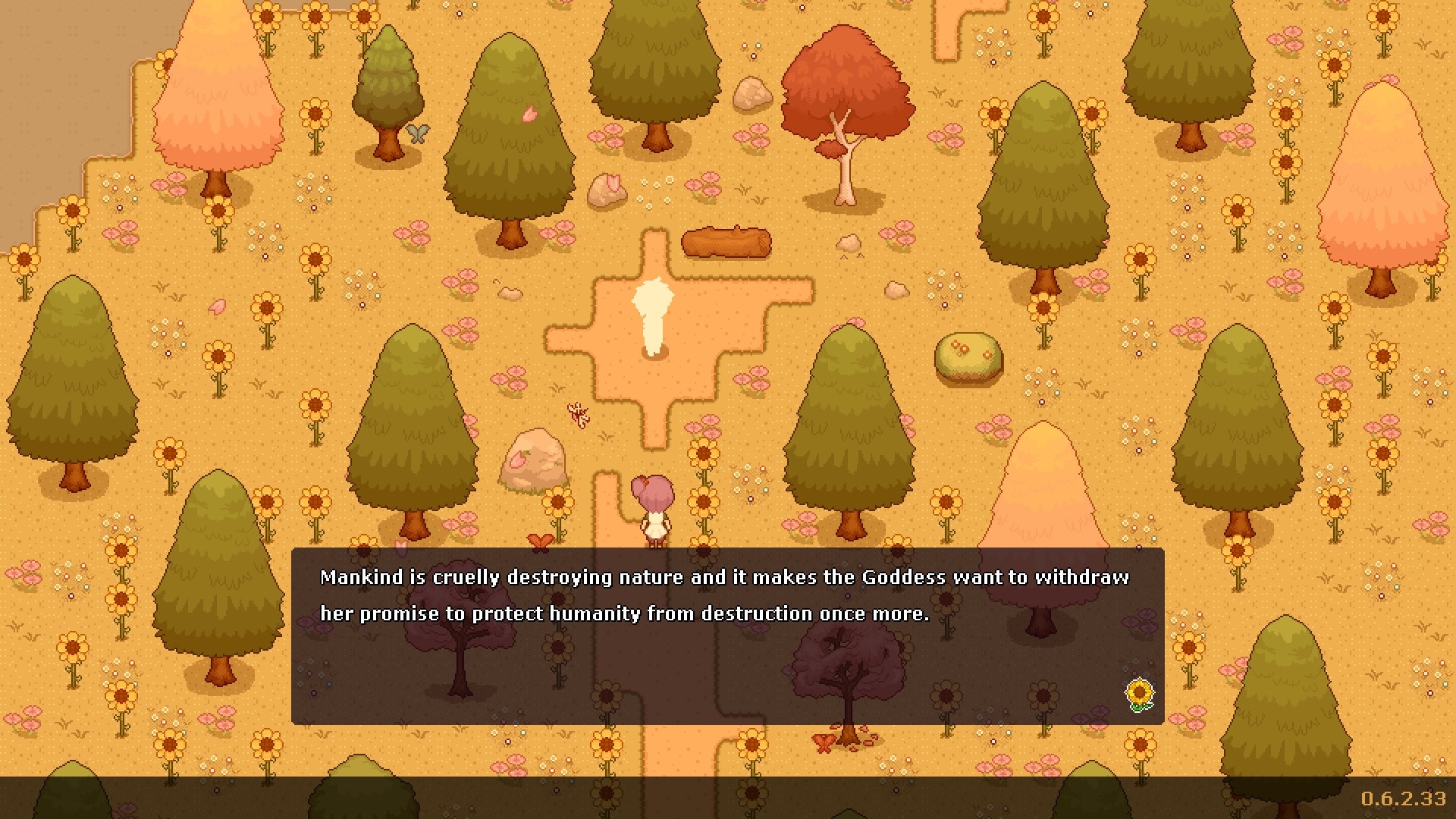The width and height of the screenshot is (1456, 819).
Task: Click the sunflower continue icon in dialogue
Action: coord(1139,694)
